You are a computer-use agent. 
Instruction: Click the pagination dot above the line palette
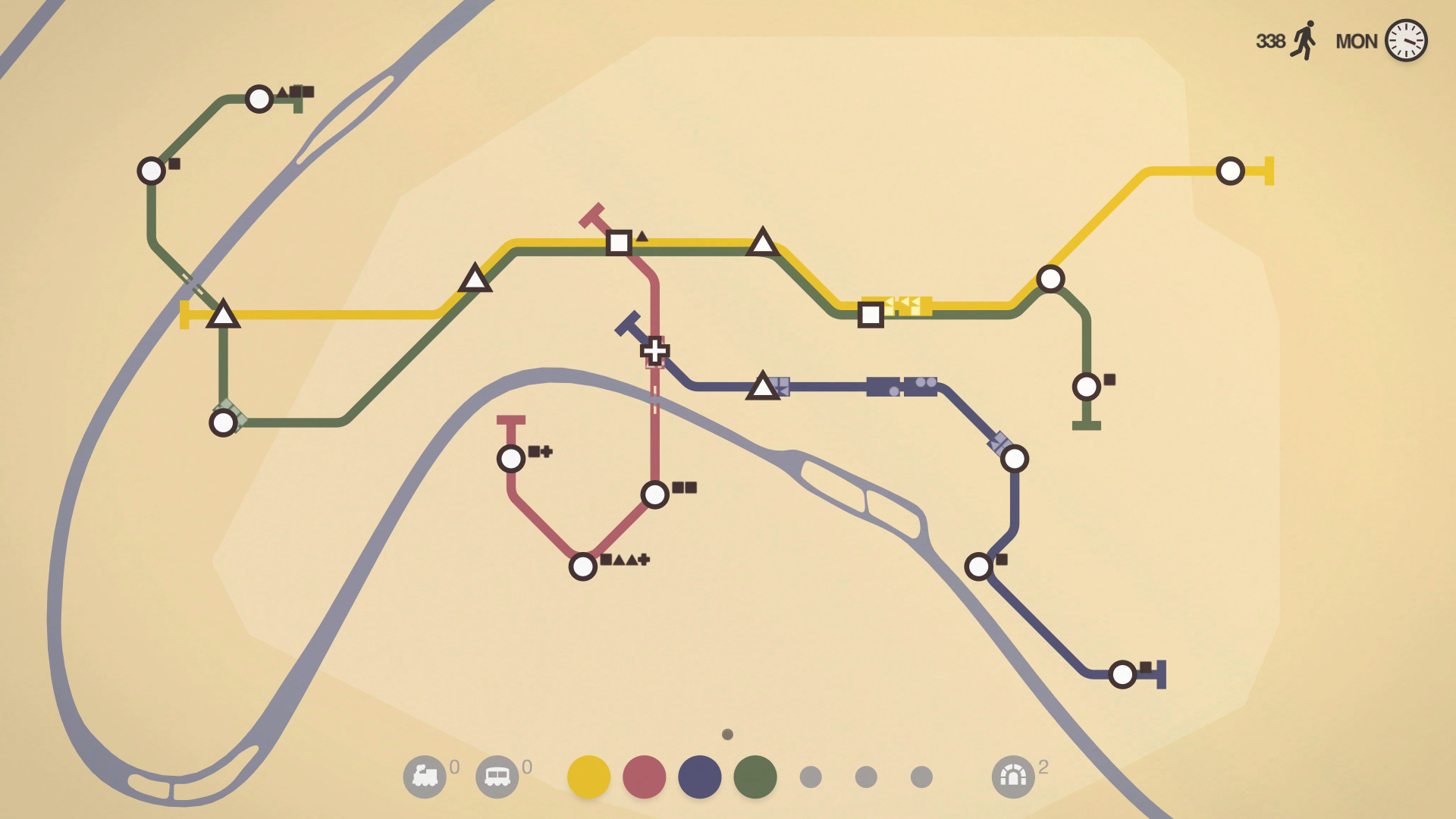(727, 733)
